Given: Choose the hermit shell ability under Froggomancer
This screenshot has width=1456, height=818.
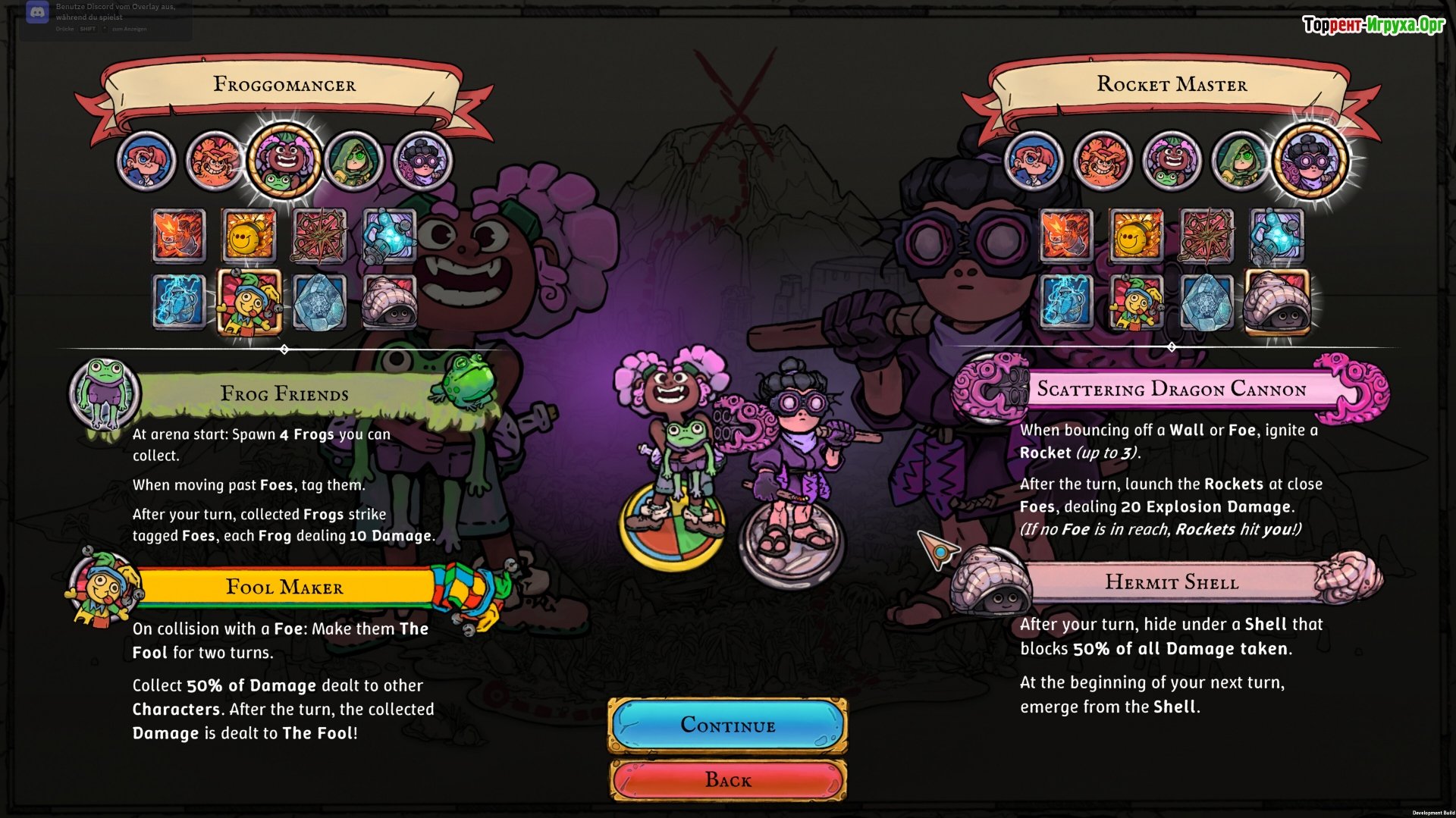Looking at the screenshot, I should coord(389,302).
